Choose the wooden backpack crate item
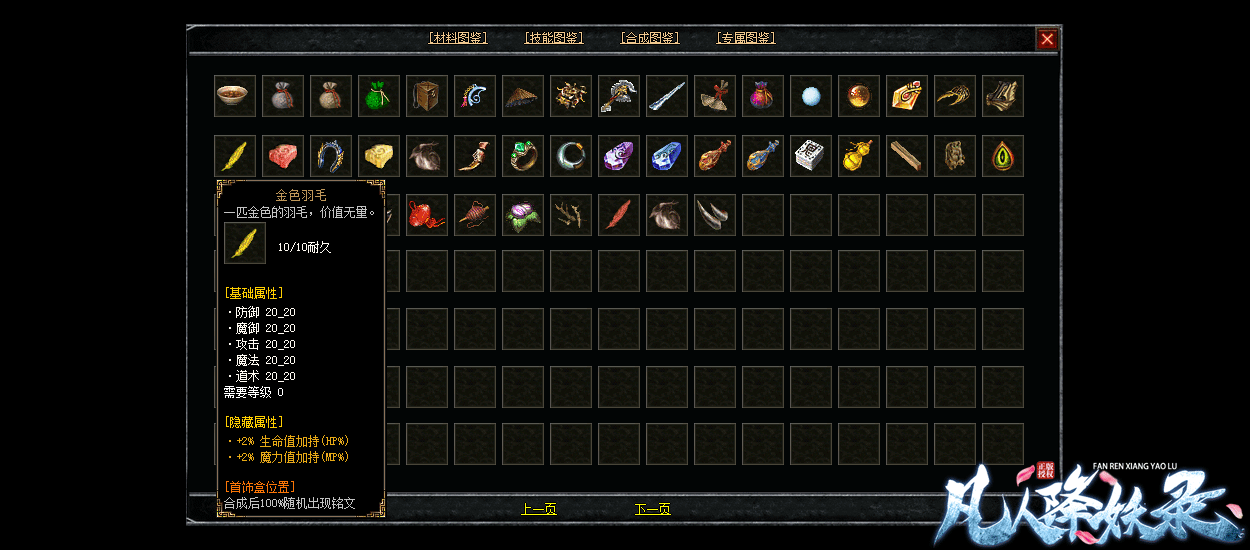Screen dimensions: 1250x550 427,96
